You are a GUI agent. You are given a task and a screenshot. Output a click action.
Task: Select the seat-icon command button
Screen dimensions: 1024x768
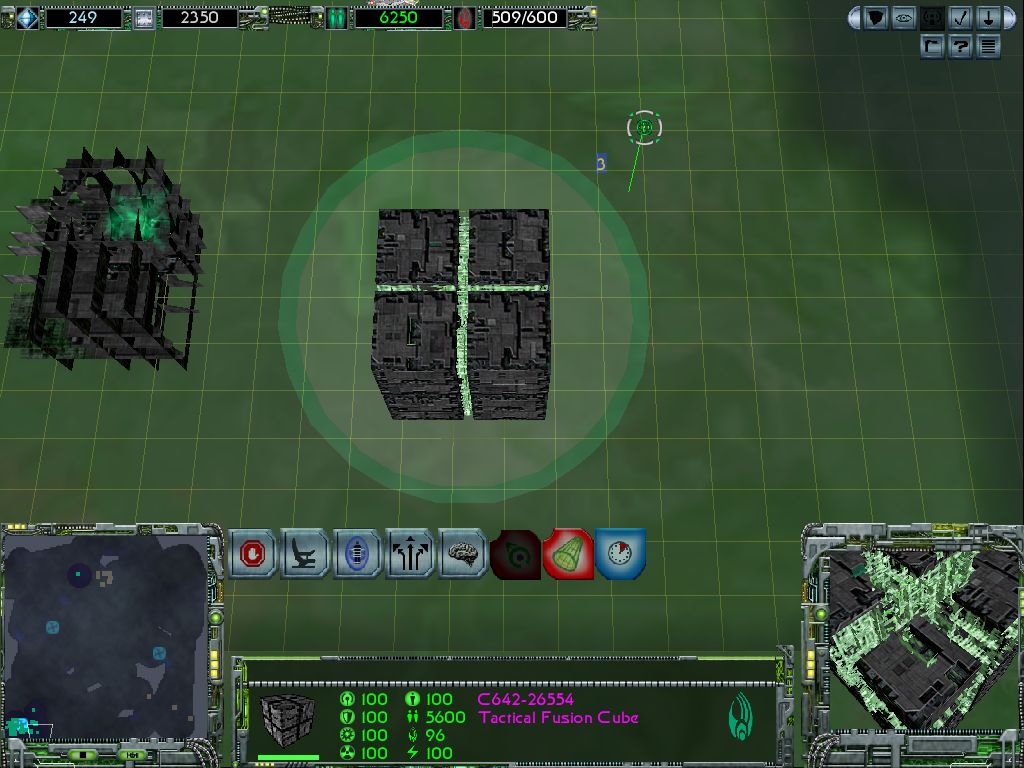[x=305, y=554]
